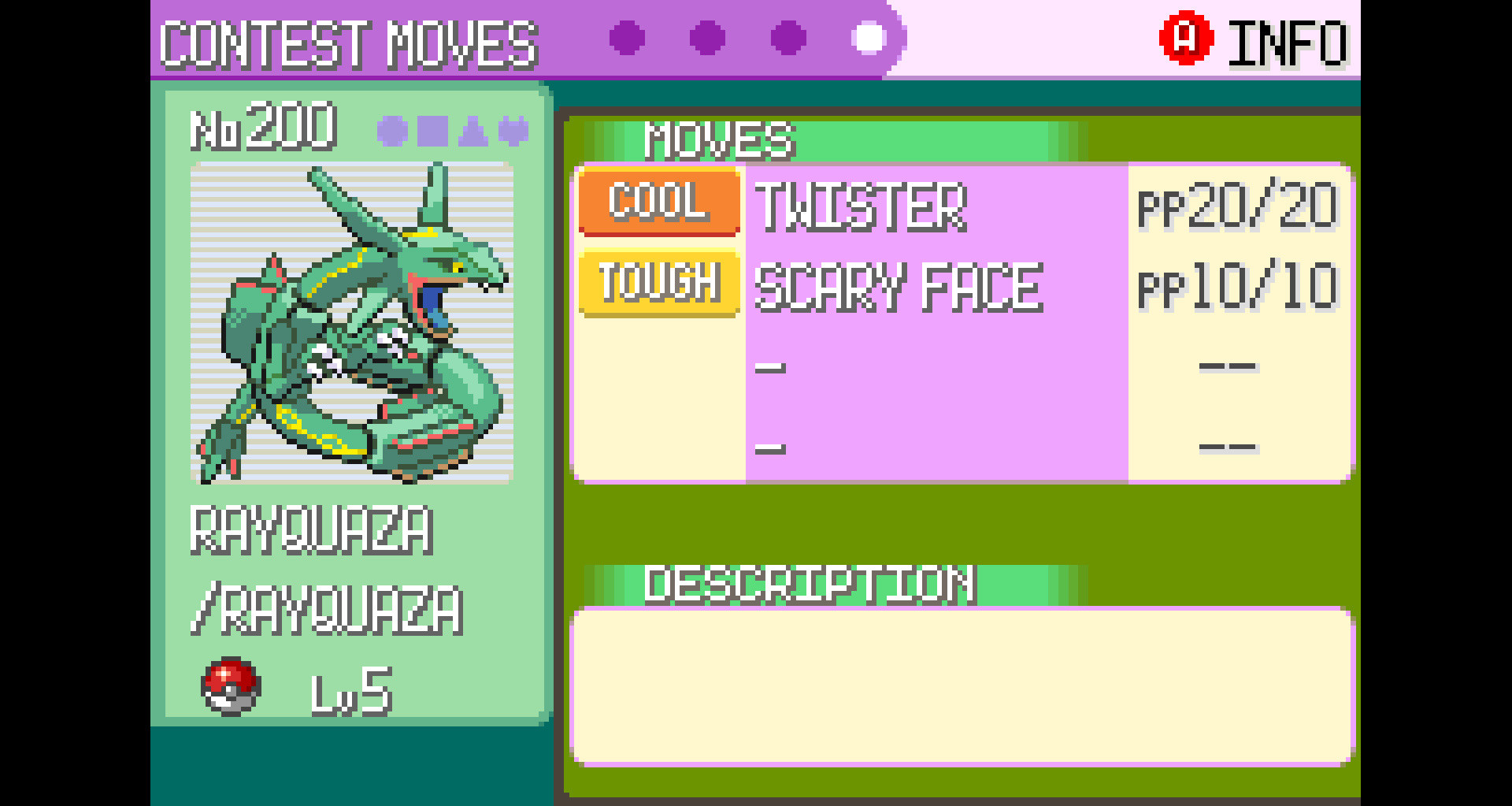Toggle the white active page indicator dot
This screenshot has width=1512, height=806.
pyautogui.click(x=869, y=36)
